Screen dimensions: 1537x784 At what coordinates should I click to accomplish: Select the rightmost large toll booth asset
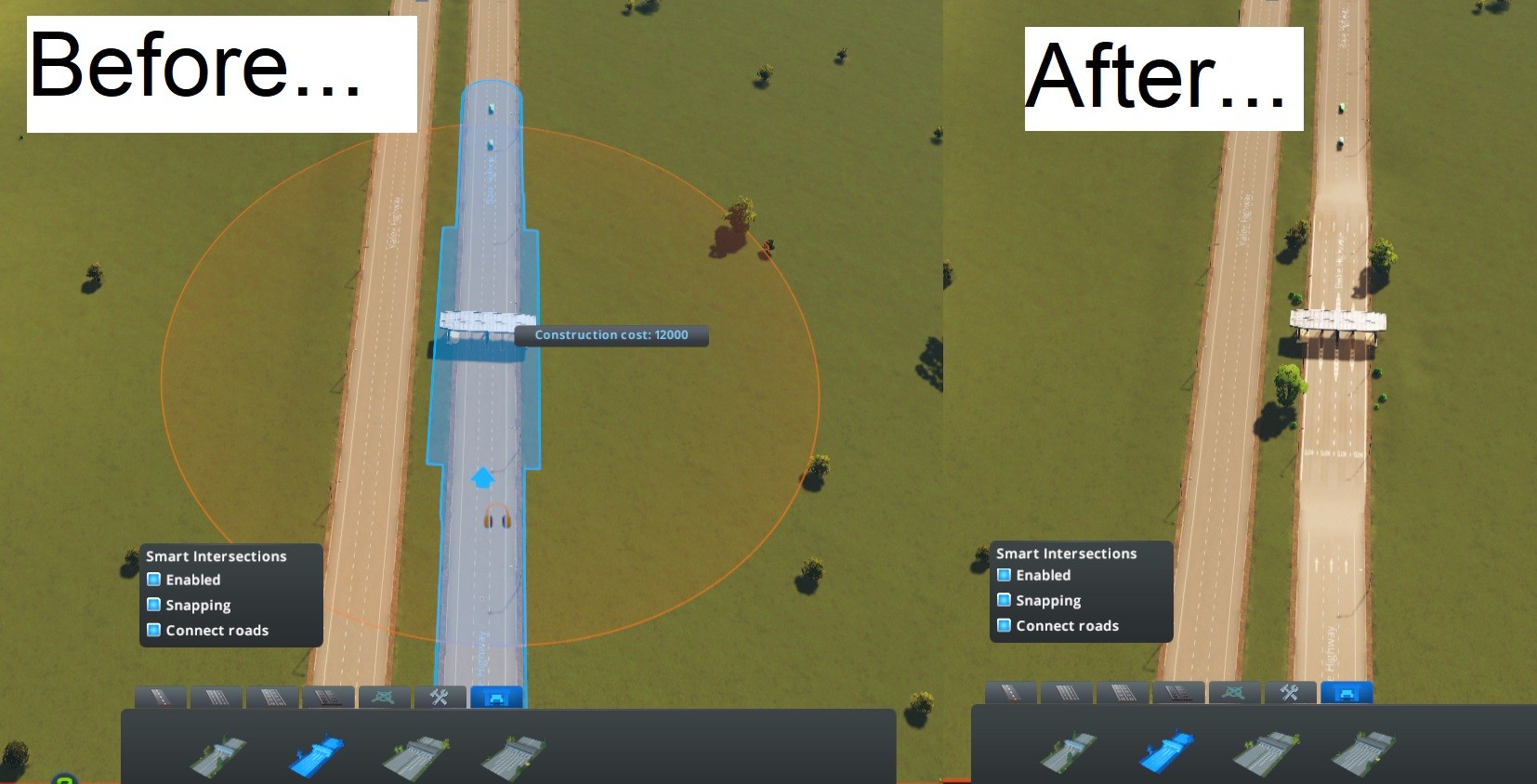click(x=511, y=752)
